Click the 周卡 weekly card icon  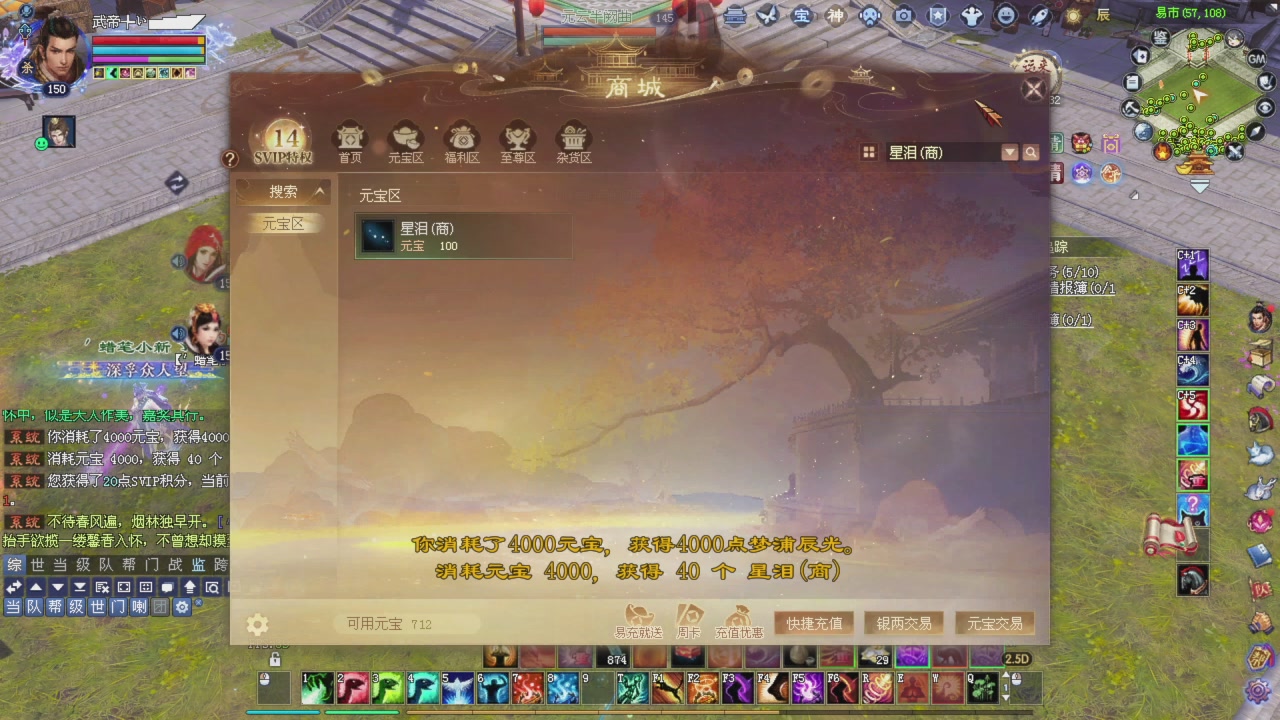click(x=688, y=617)
